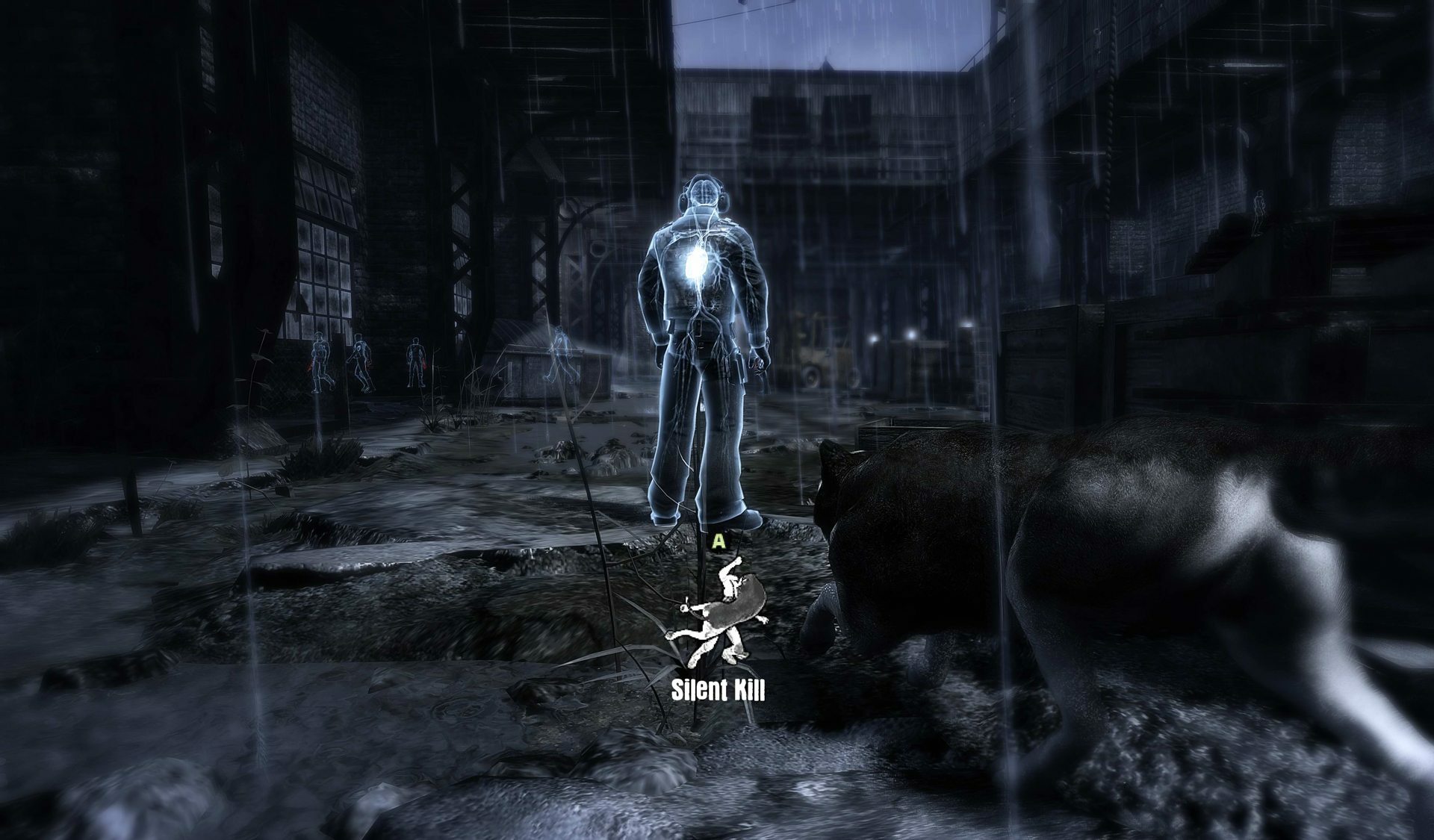Click the red weapon highlight on the far-left enemy
This screenshot has height=840, width=1434.
310,366
